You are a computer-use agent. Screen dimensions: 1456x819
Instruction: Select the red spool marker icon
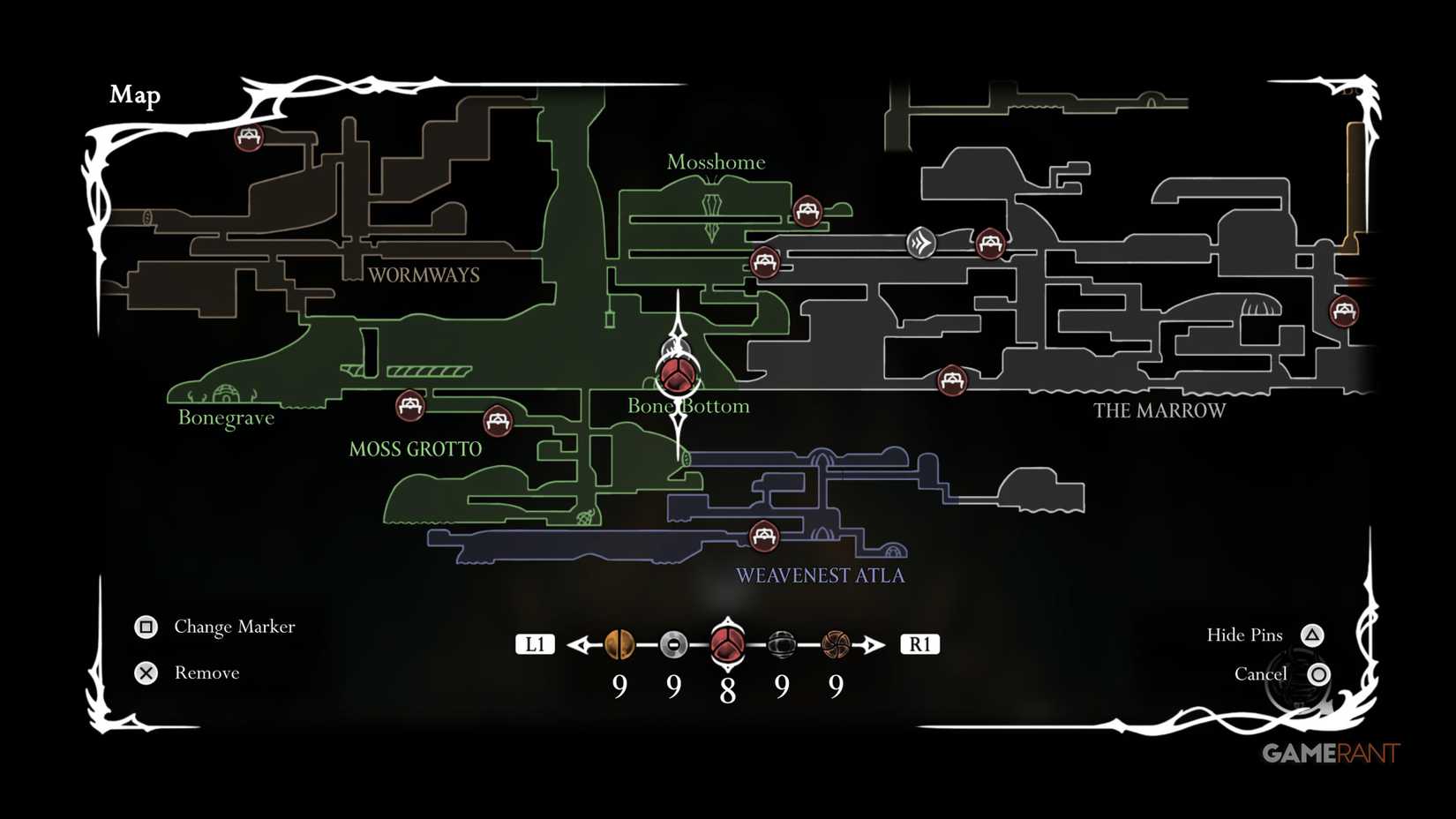(x=726, y=644)
